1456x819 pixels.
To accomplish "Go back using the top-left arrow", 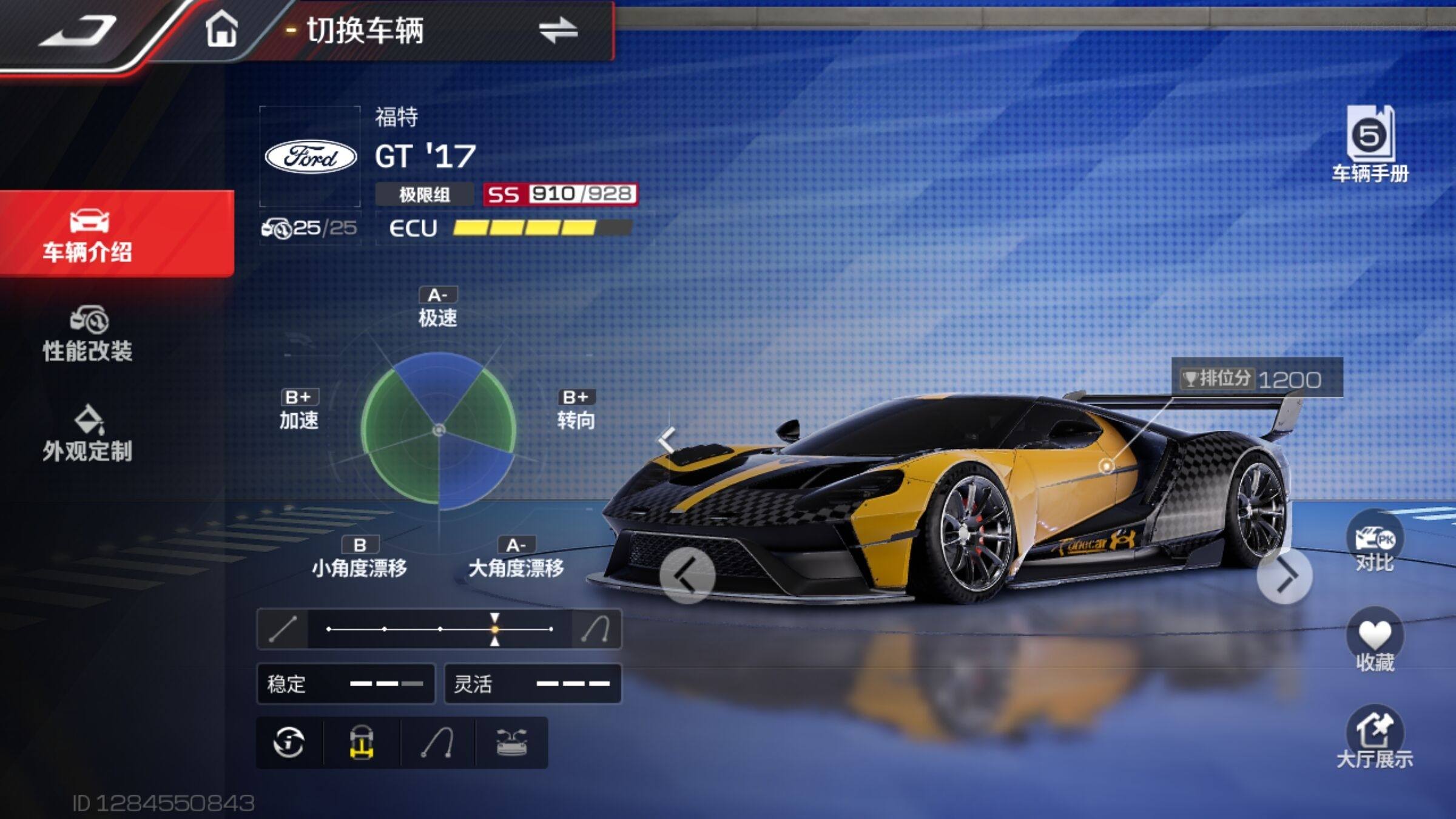I will click(x=79, y=30).
